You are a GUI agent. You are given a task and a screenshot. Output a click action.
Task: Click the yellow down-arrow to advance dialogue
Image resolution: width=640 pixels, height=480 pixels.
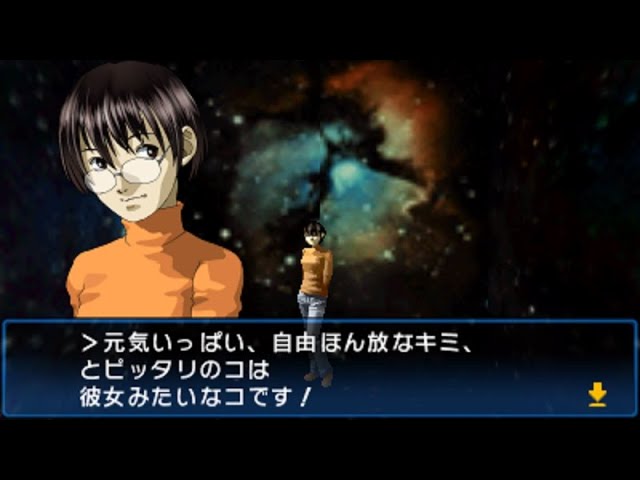[x=597, y=394]
